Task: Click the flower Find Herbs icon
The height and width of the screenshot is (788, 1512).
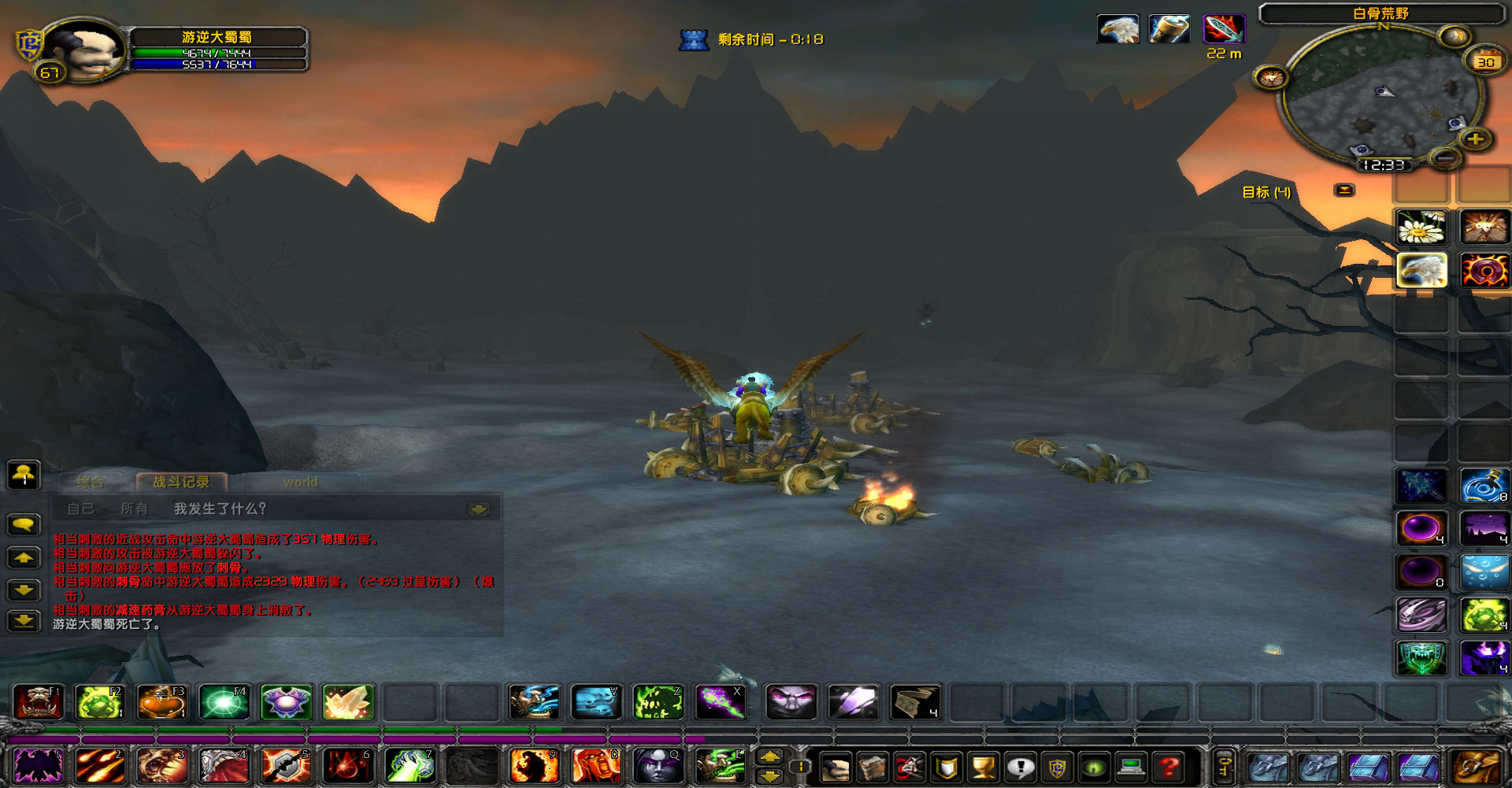Action: (x=1421, y=227)
